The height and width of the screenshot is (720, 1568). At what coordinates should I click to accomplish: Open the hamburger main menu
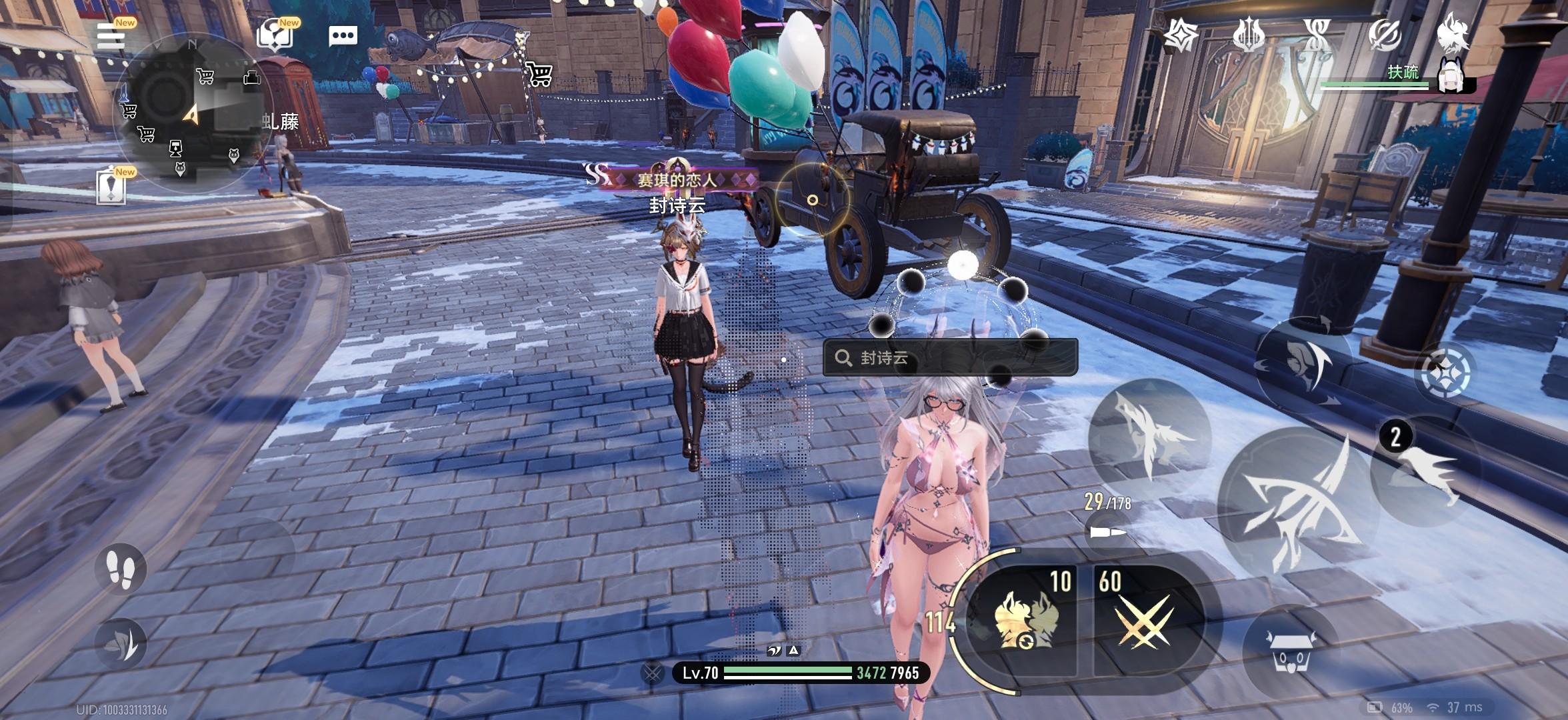point(111,36)
